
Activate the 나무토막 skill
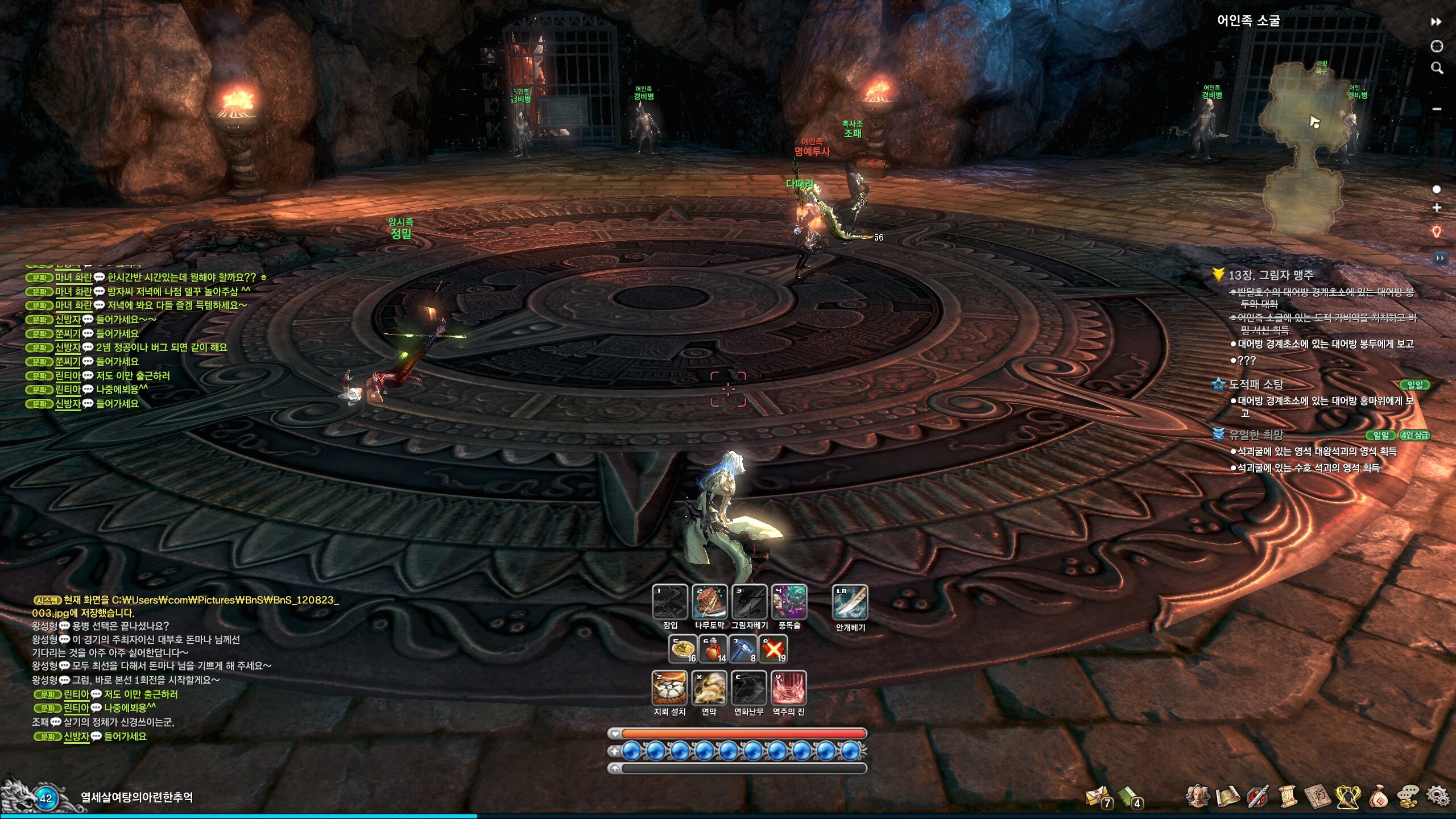click(709, 602)
